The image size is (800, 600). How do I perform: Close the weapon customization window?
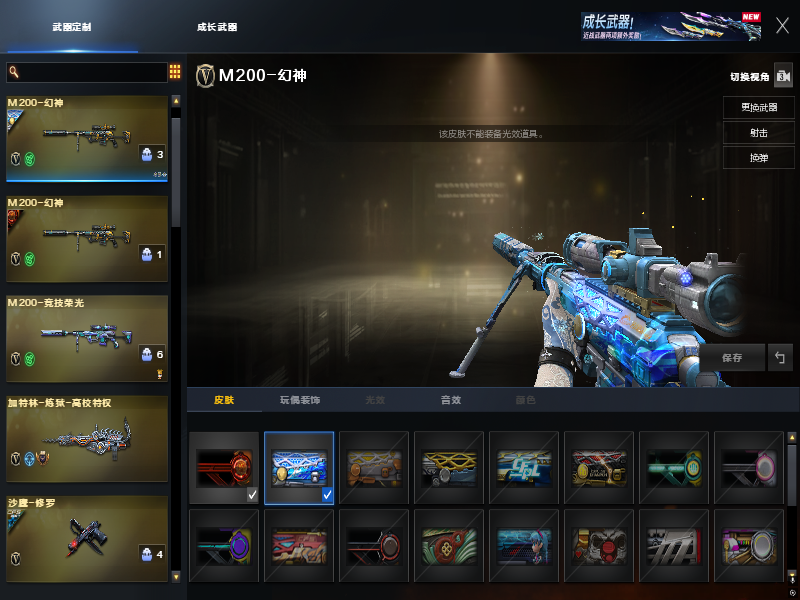pyautogui.click(x=782, y=26)
